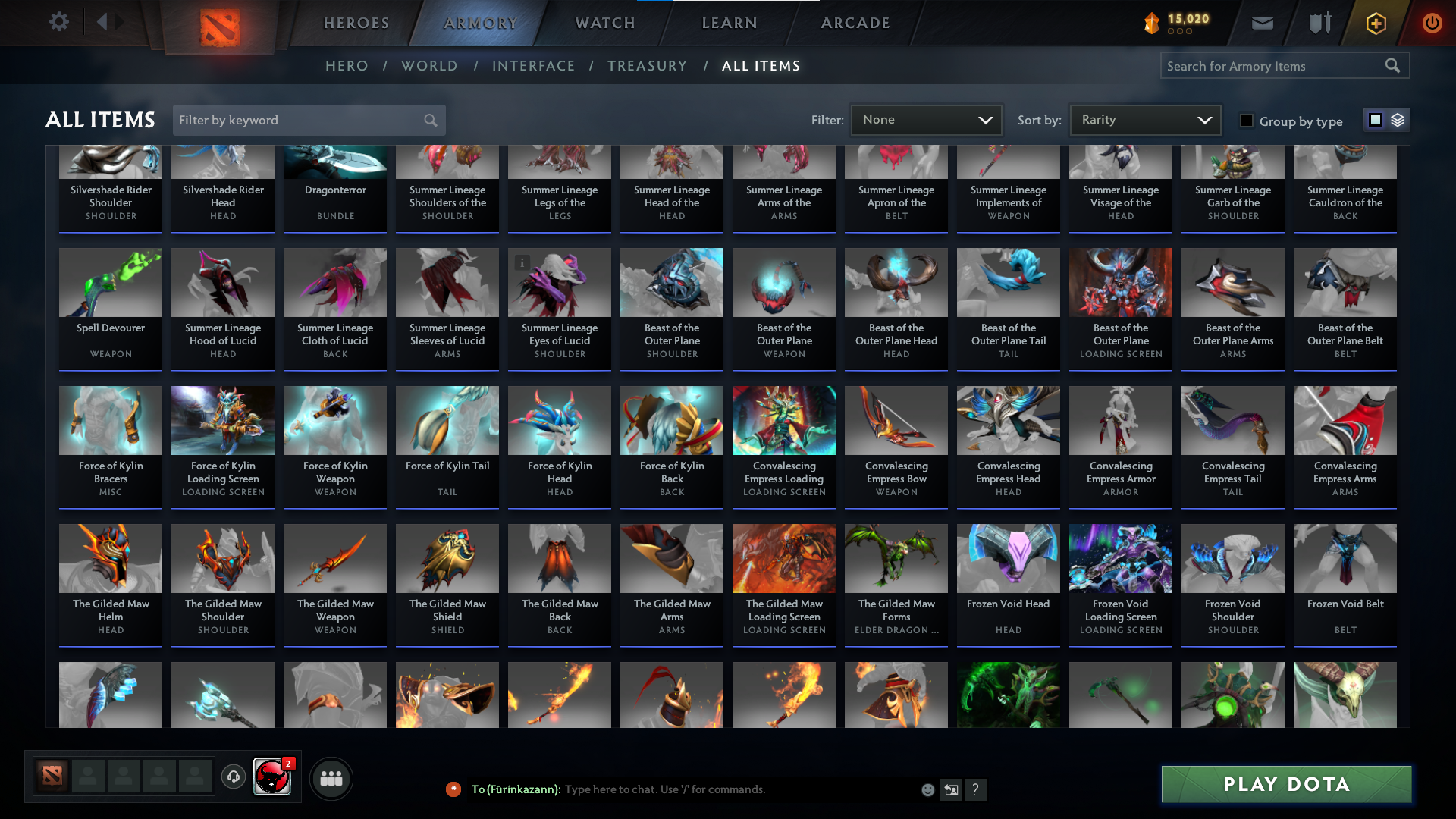Click the emoticon icon in chat bar
1456x819 pixels.
927,789
